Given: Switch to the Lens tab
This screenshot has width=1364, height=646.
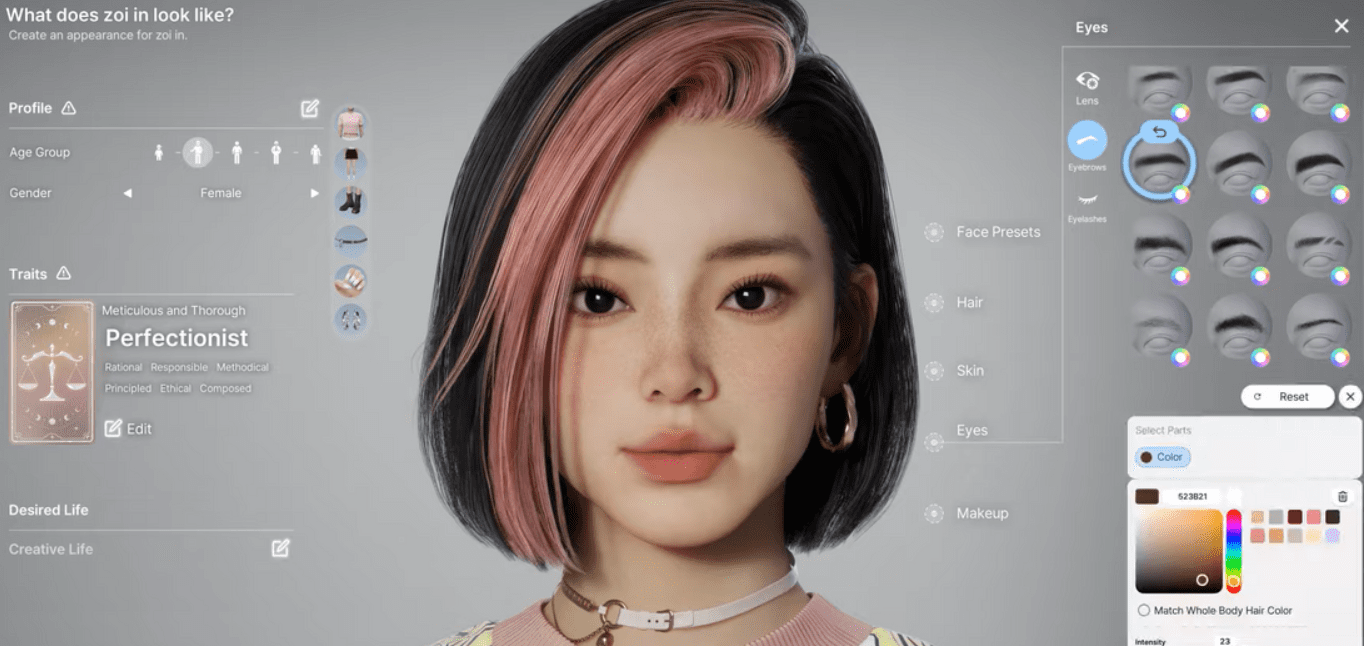Looking at the screenshot, I should 1087,86.
